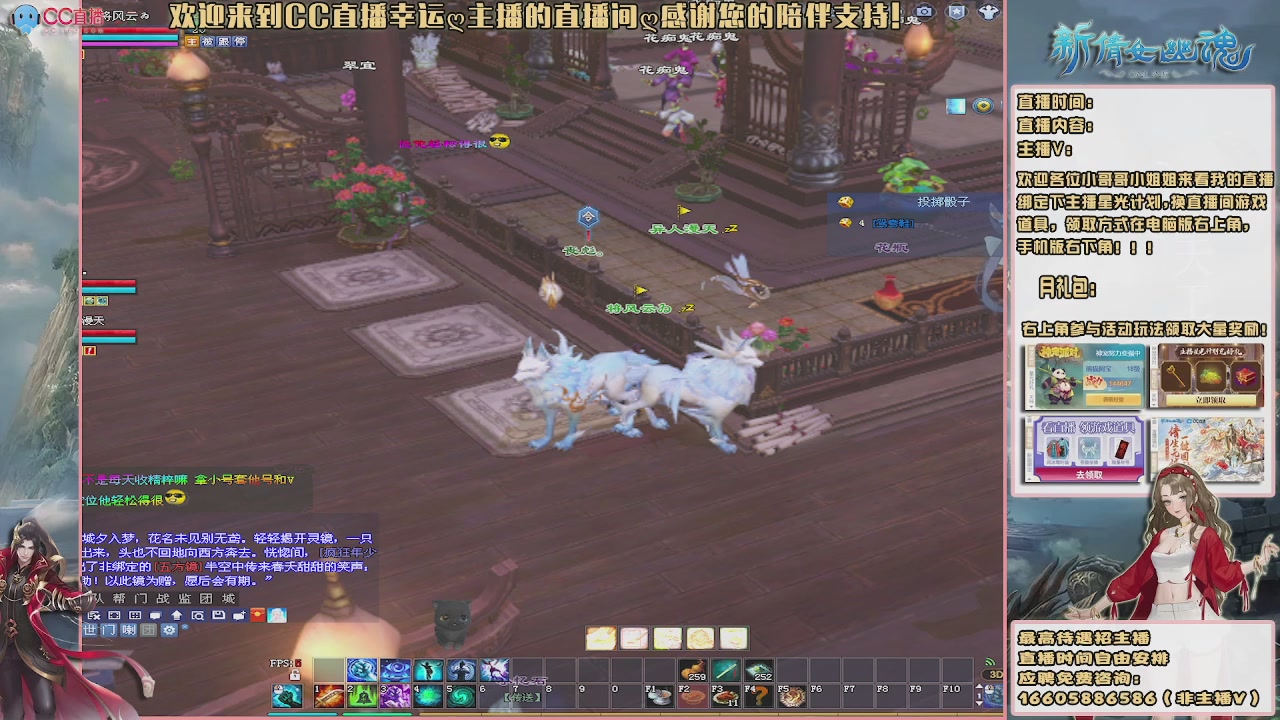Toggle the FPS lock padlock icon

pyautogui.click(x=295, y=674)
